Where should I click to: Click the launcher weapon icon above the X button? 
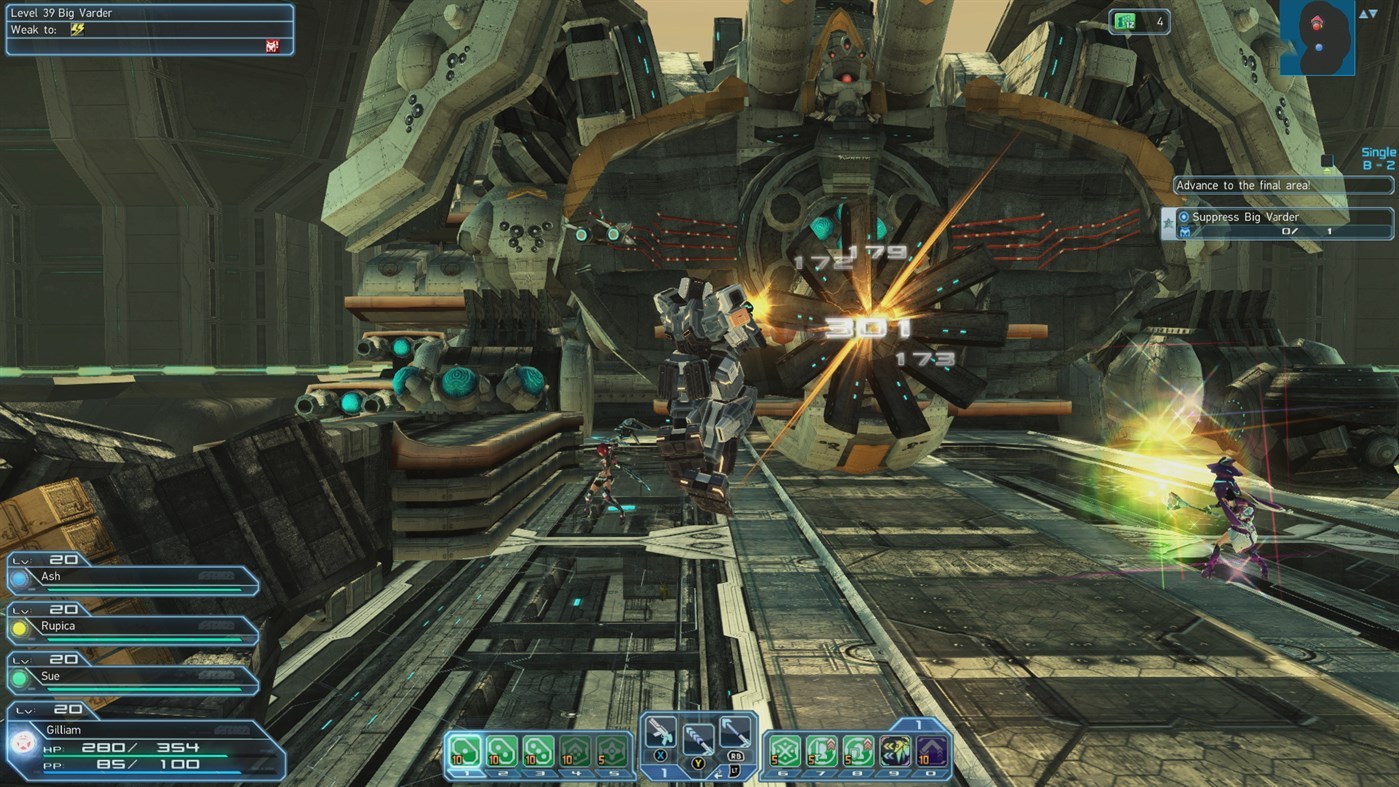click(659, 731)
